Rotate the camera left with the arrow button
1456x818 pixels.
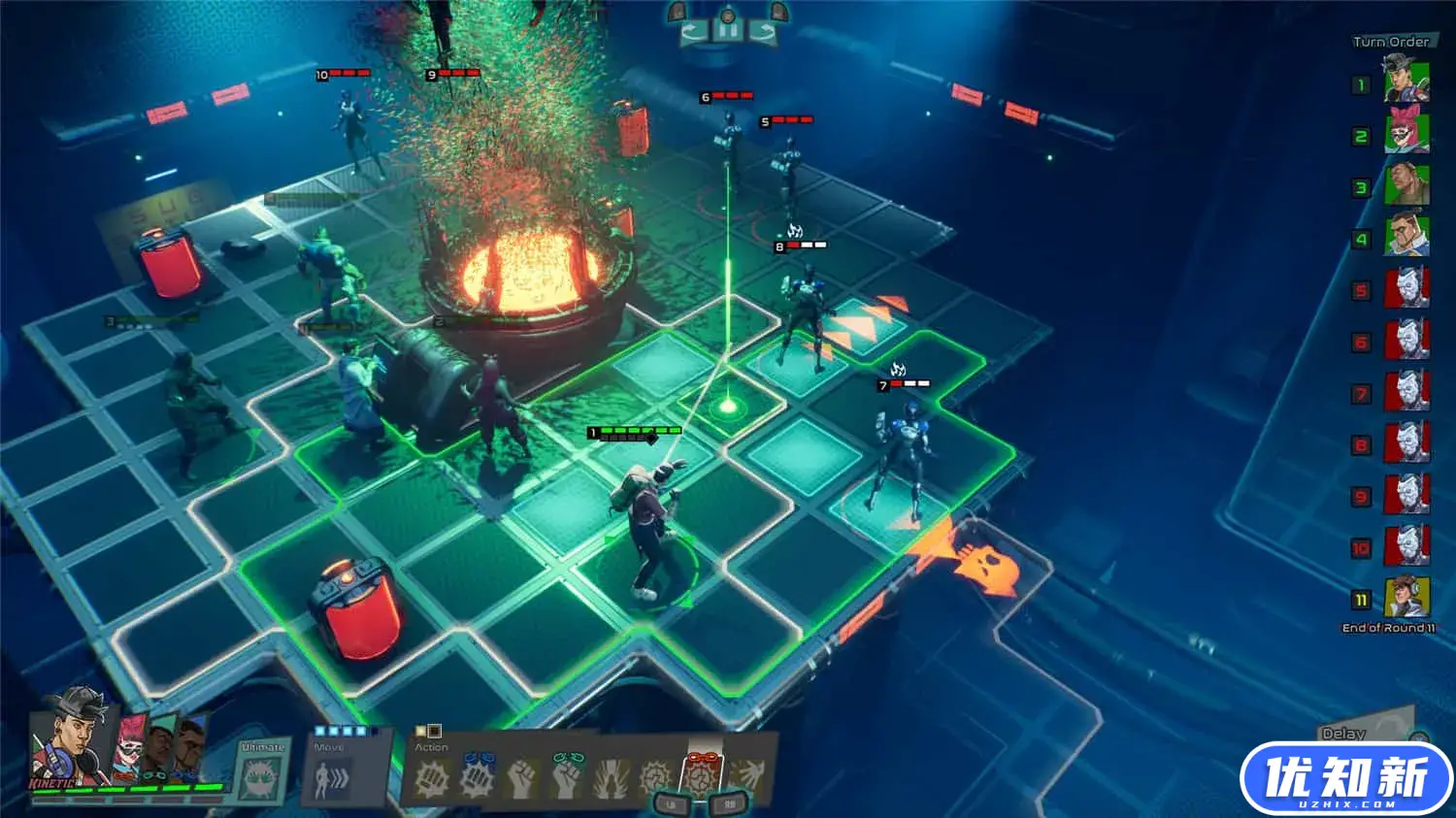693,32
